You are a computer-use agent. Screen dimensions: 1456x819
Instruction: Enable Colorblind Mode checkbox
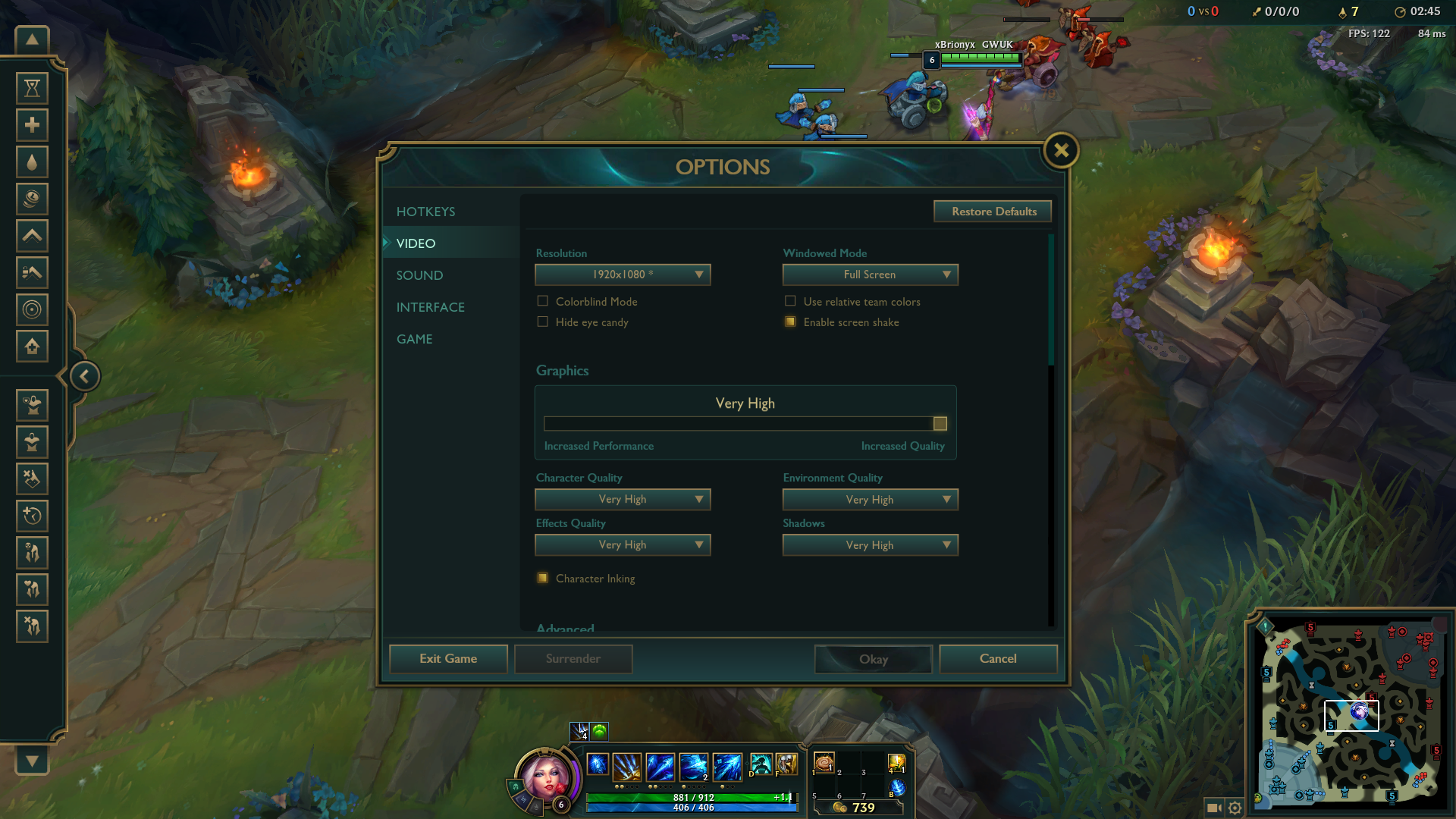pos(543,301)
